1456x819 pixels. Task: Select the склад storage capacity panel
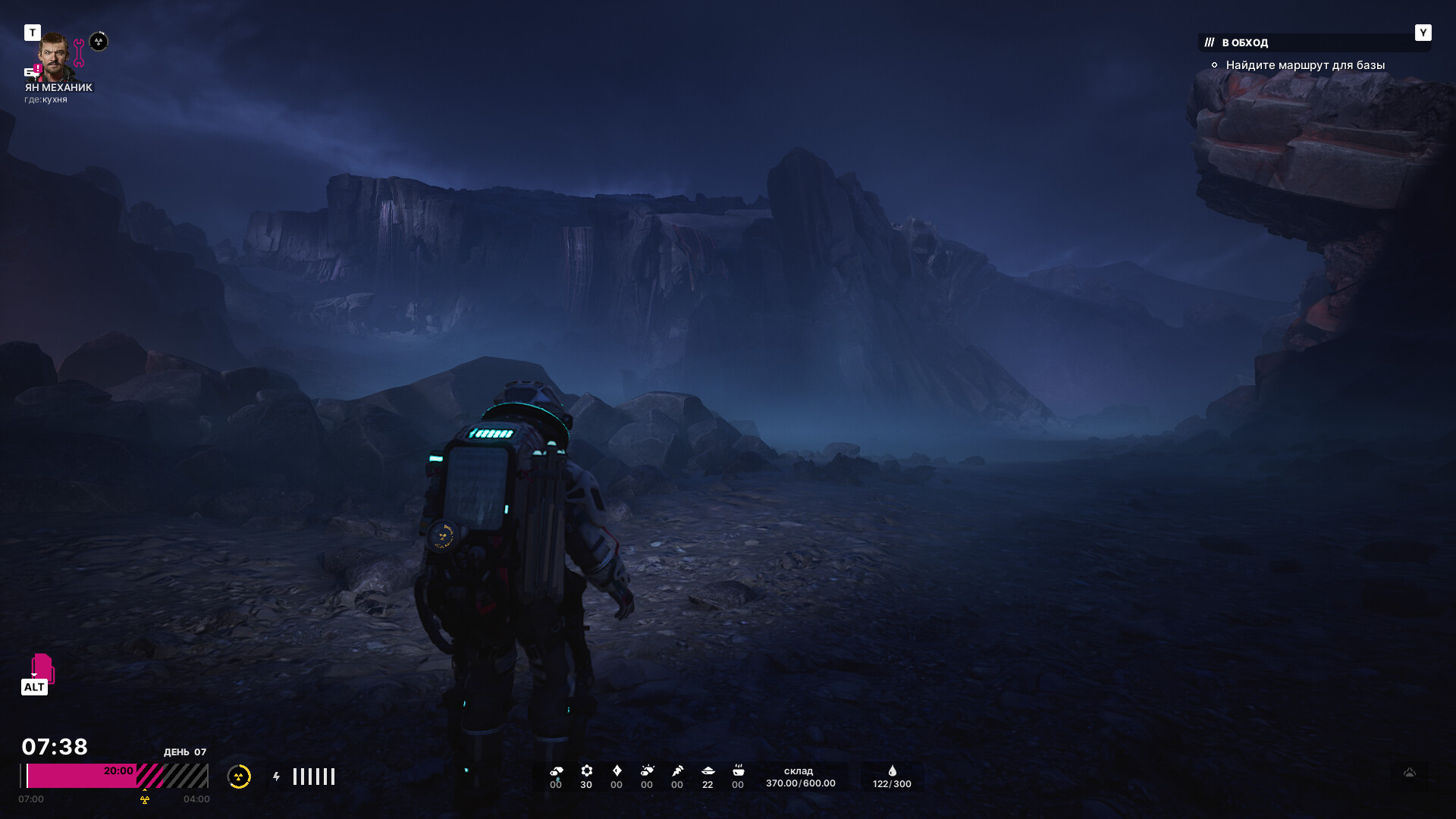point(800,777)
